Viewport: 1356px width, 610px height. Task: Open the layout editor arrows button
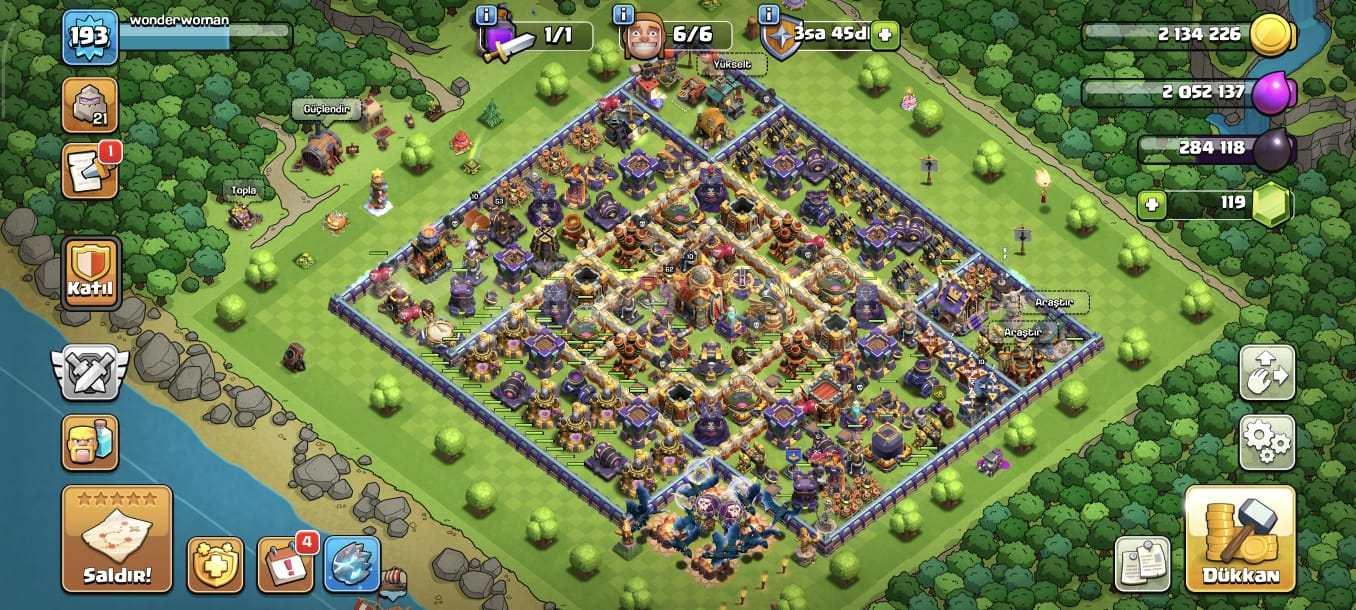click(1267, 372)
